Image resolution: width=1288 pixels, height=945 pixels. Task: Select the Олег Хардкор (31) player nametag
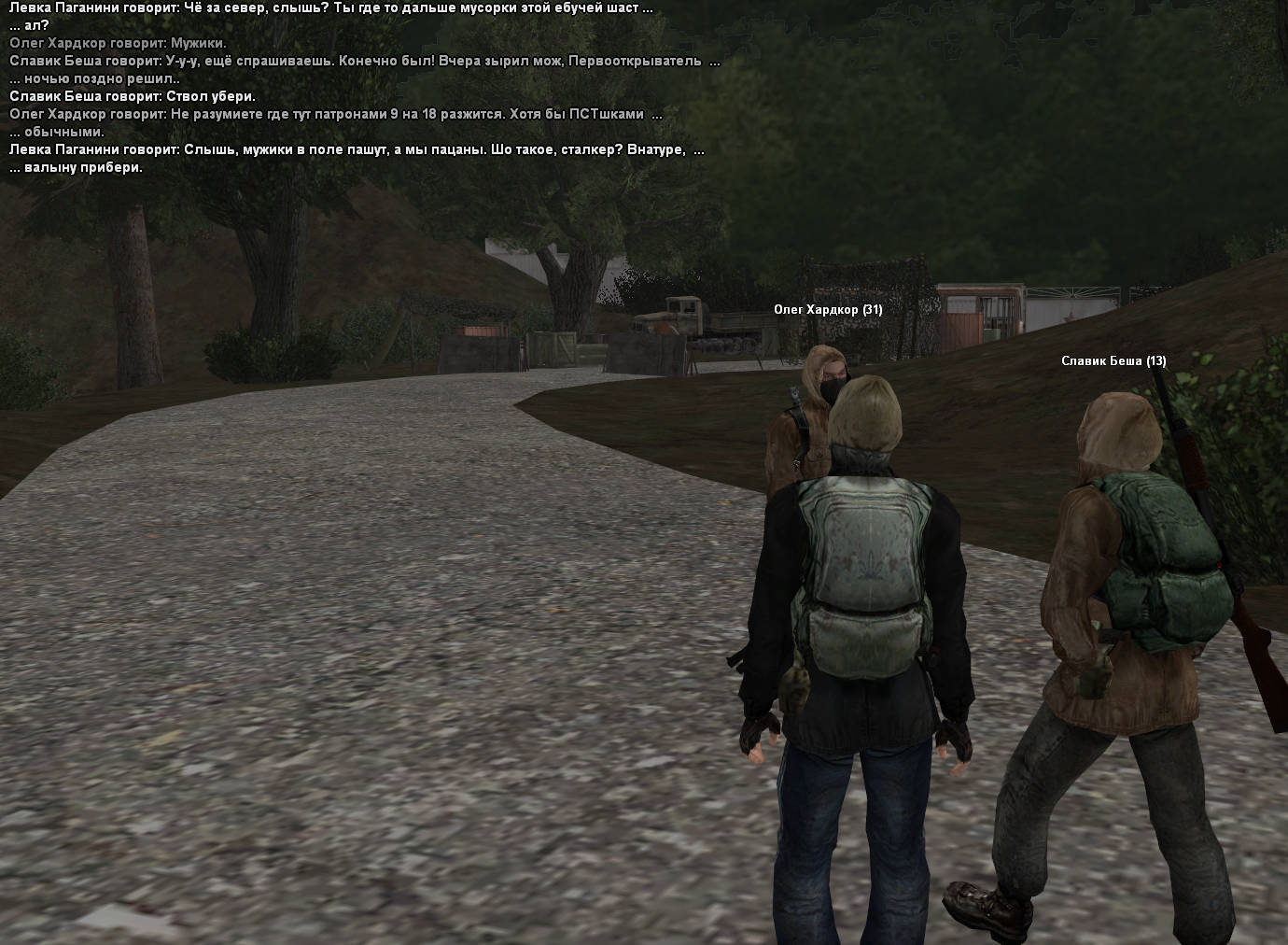coord(827,310)
